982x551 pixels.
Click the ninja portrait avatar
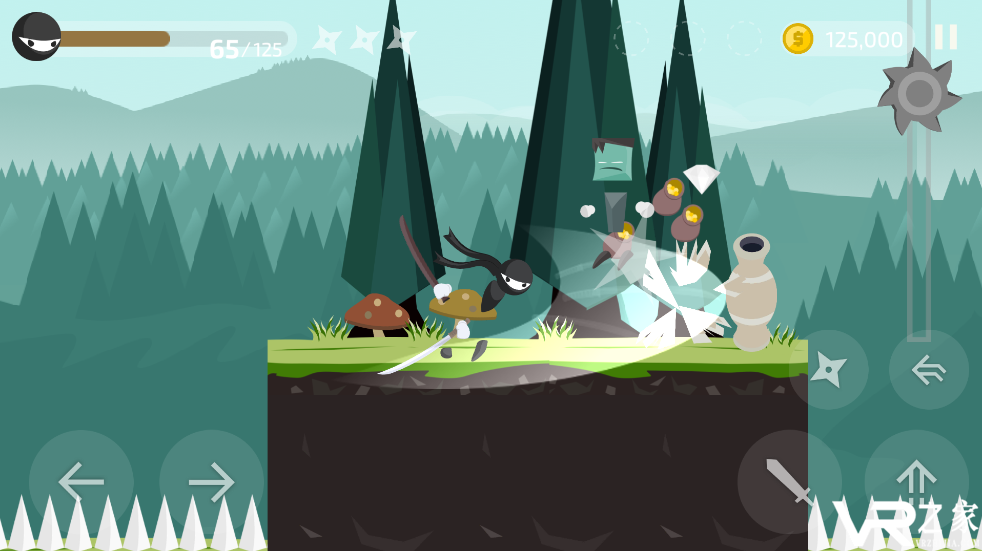pyautogui.click(x=36, y=37)
